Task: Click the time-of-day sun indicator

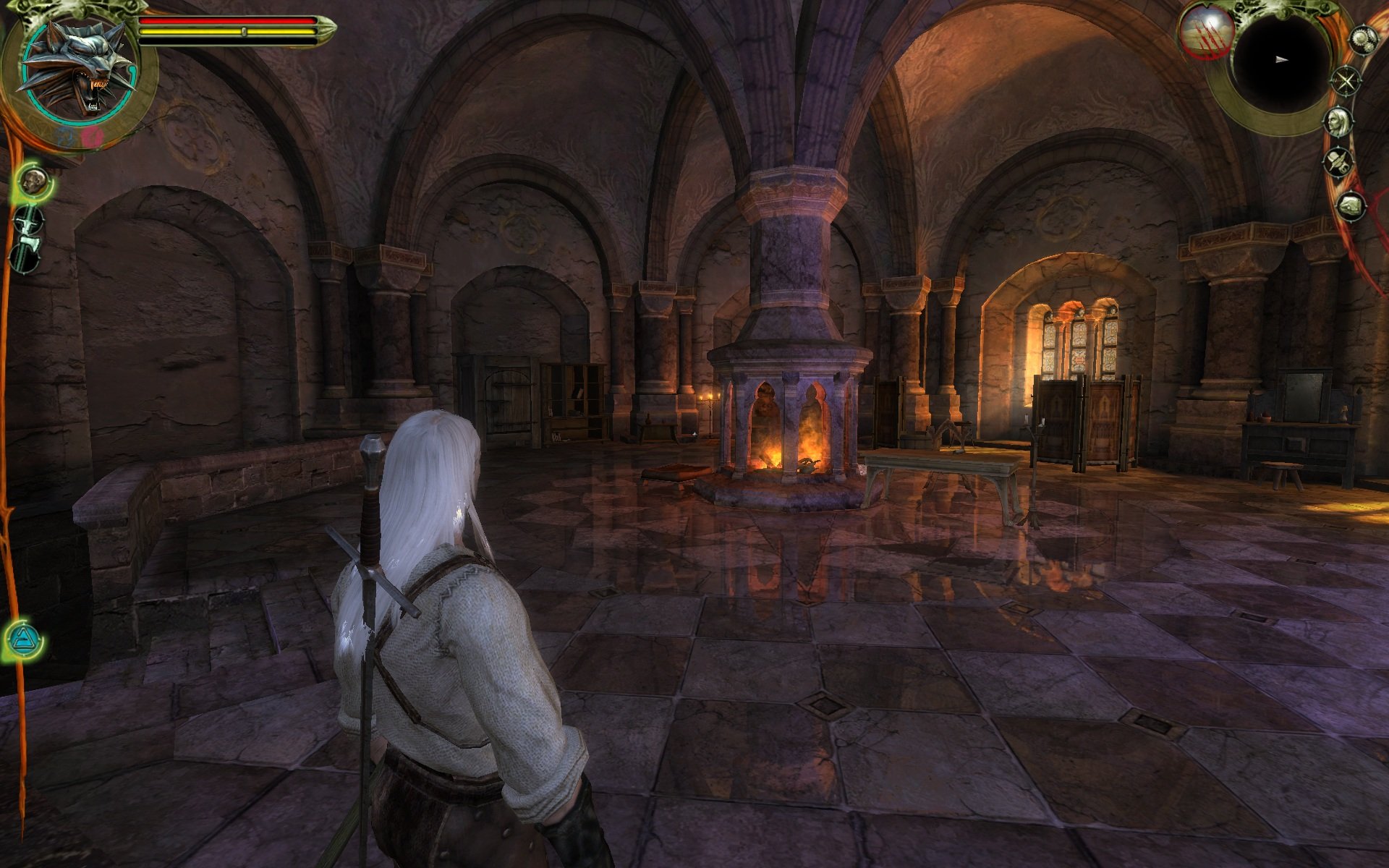Action: [x=1205, y=32]
